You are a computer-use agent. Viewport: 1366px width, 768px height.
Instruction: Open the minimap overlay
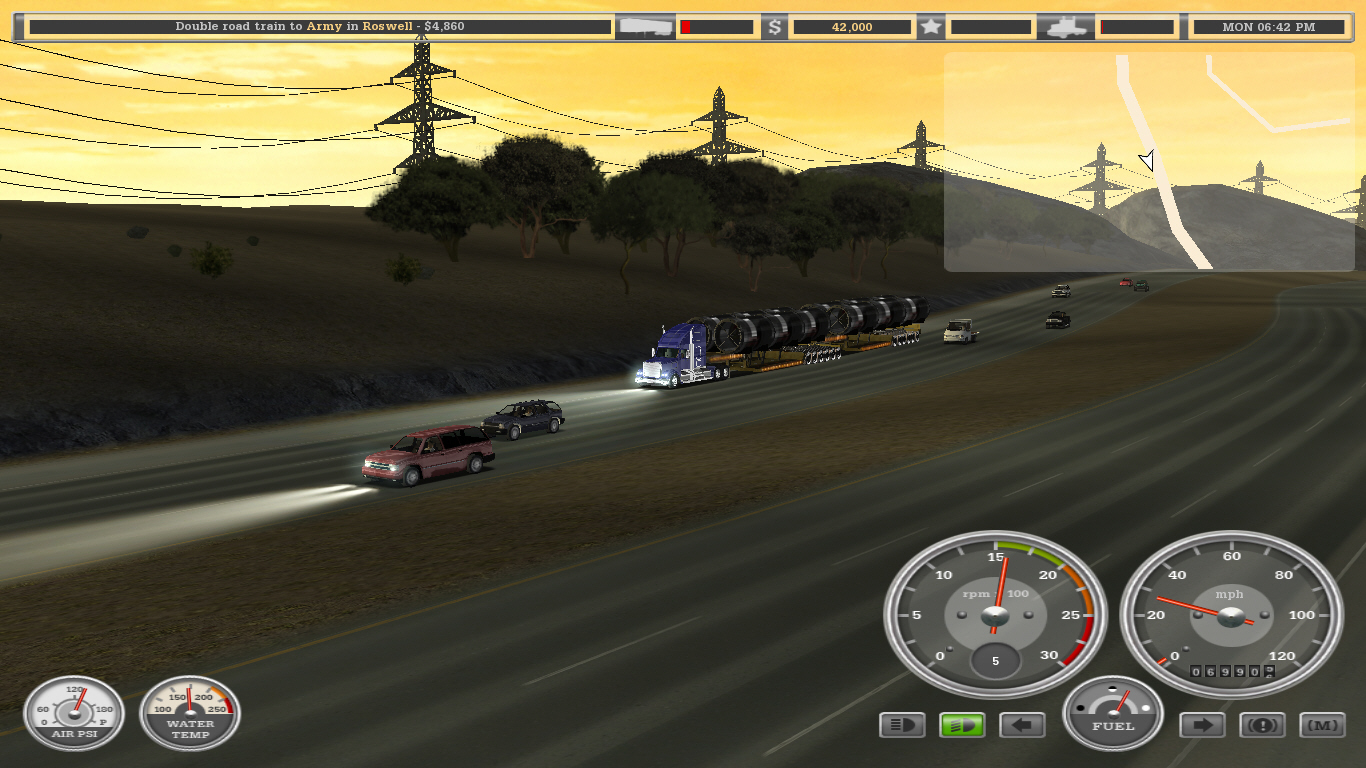pyautogui.click(x=1148, y=162)
